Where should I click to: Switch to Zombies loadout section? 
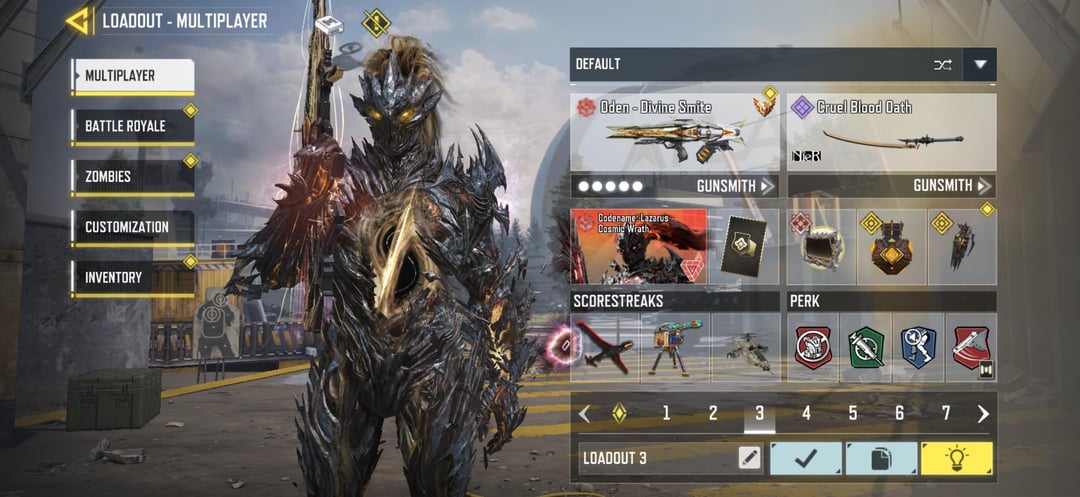(132, 177)
